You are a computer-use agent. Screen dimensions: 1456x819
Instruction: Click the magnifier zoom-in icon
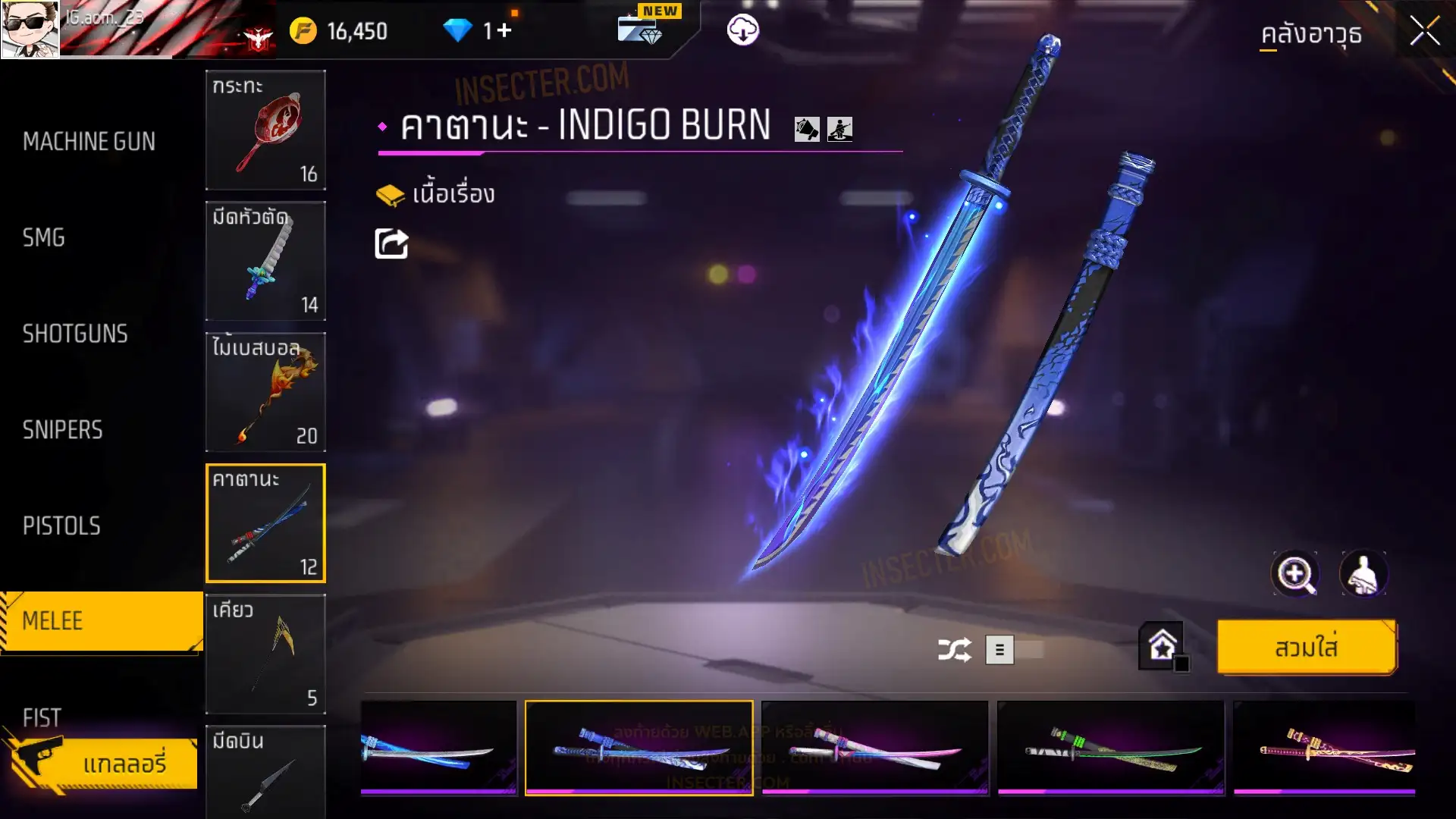(x=1294, y=574)
